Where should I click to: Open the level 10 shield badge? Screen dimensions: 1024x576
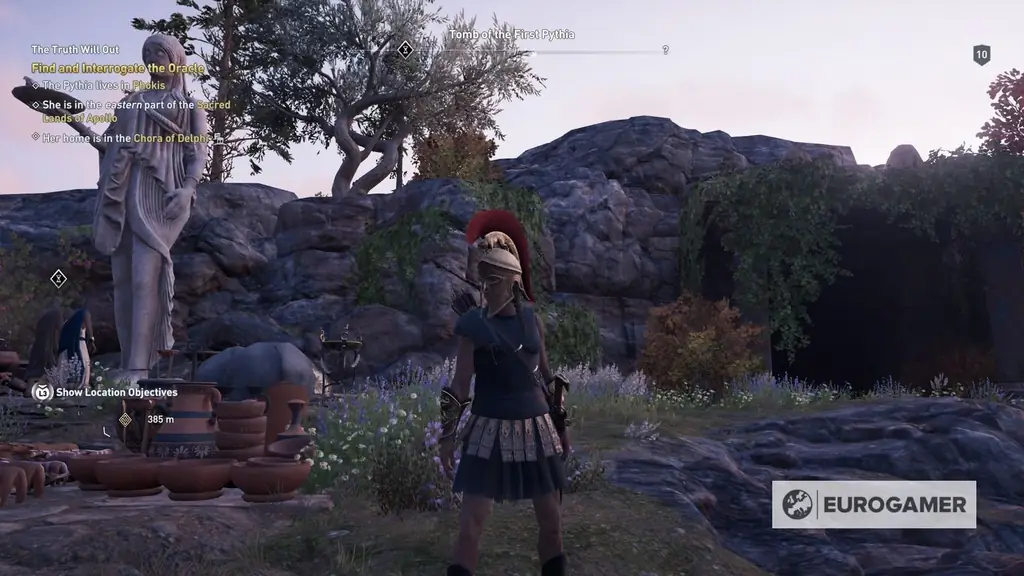coord(981,55)
